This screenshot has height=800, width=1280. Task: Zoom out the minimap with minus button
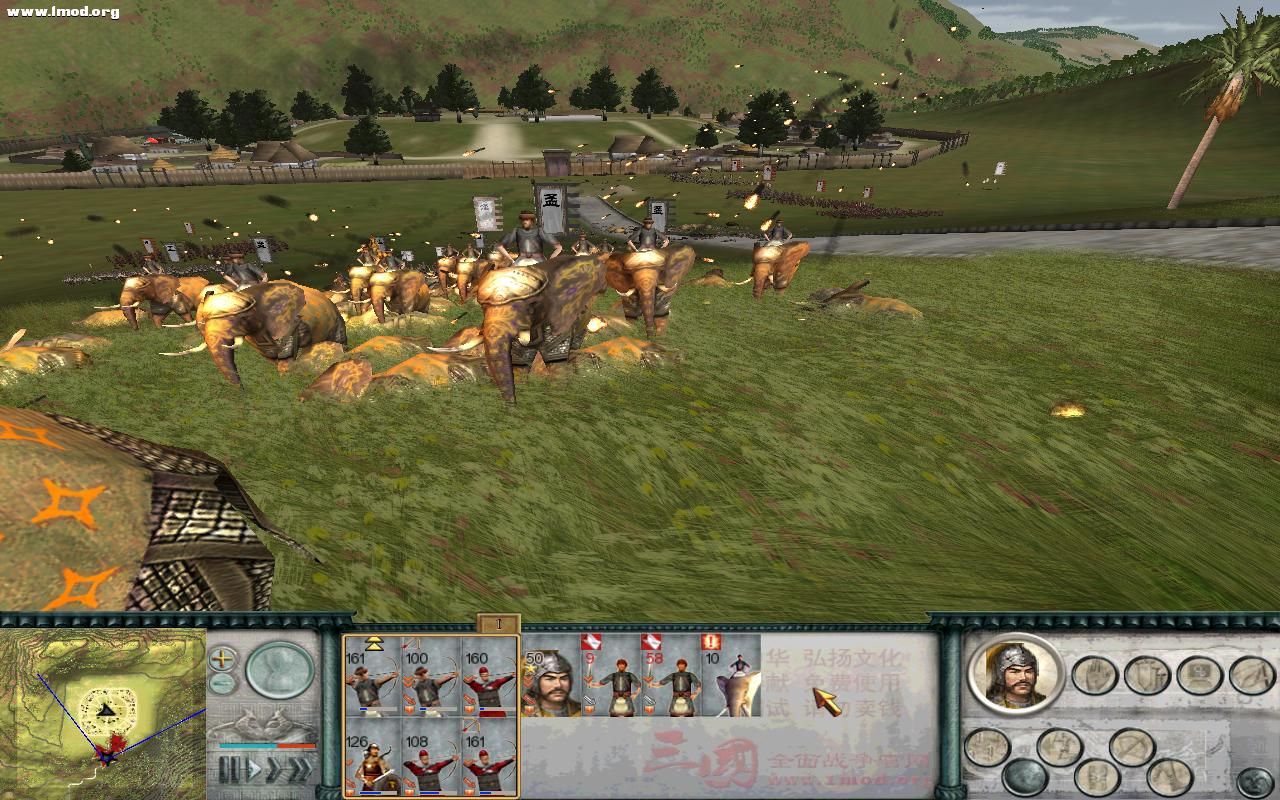point(222,684)
